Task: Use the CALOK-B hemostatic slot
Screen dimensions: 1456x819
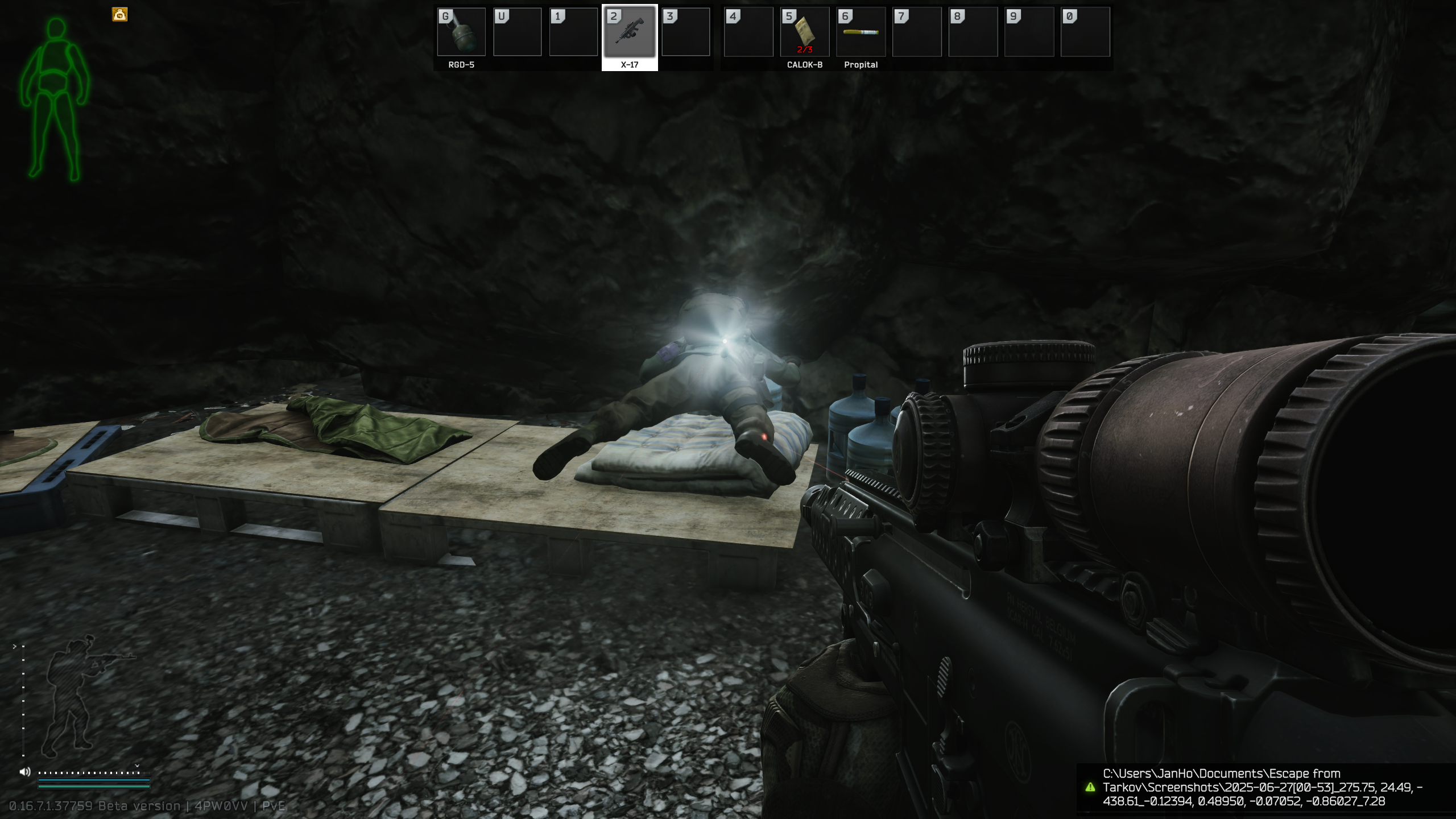Action: (804, 33)
